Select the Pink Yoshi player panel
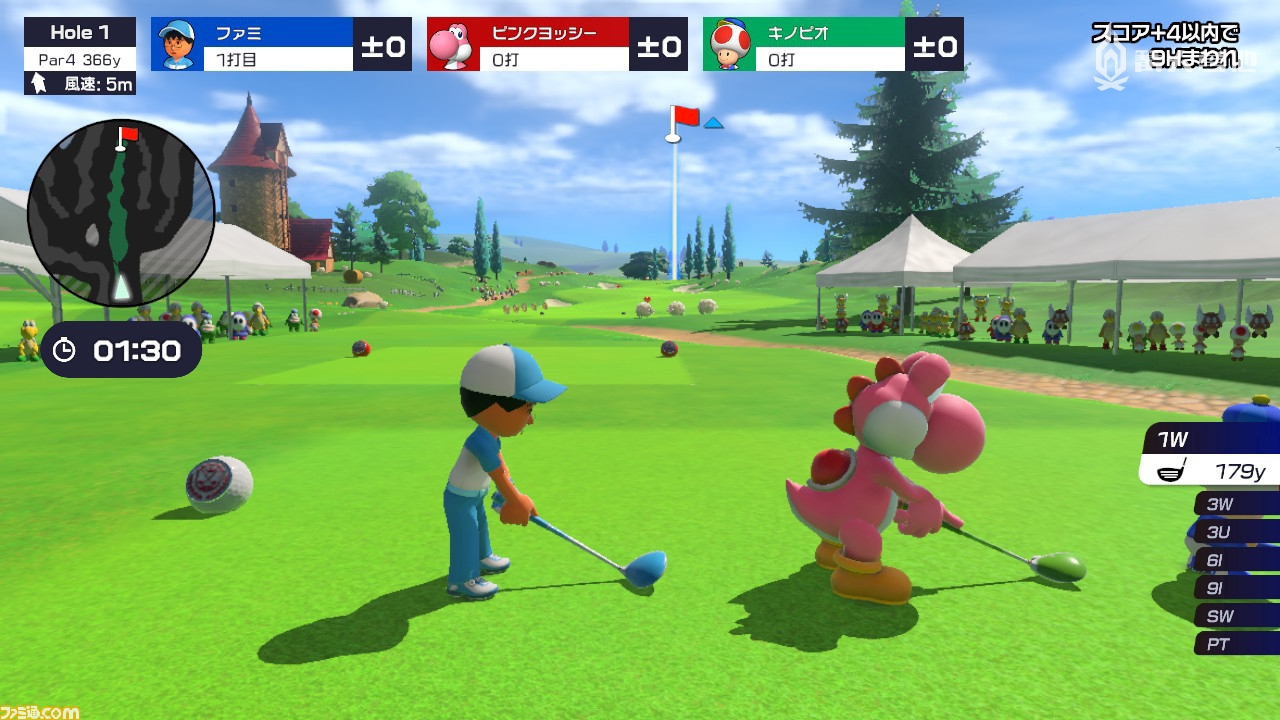Screen dimensions: 1280x720 (557, 45)
